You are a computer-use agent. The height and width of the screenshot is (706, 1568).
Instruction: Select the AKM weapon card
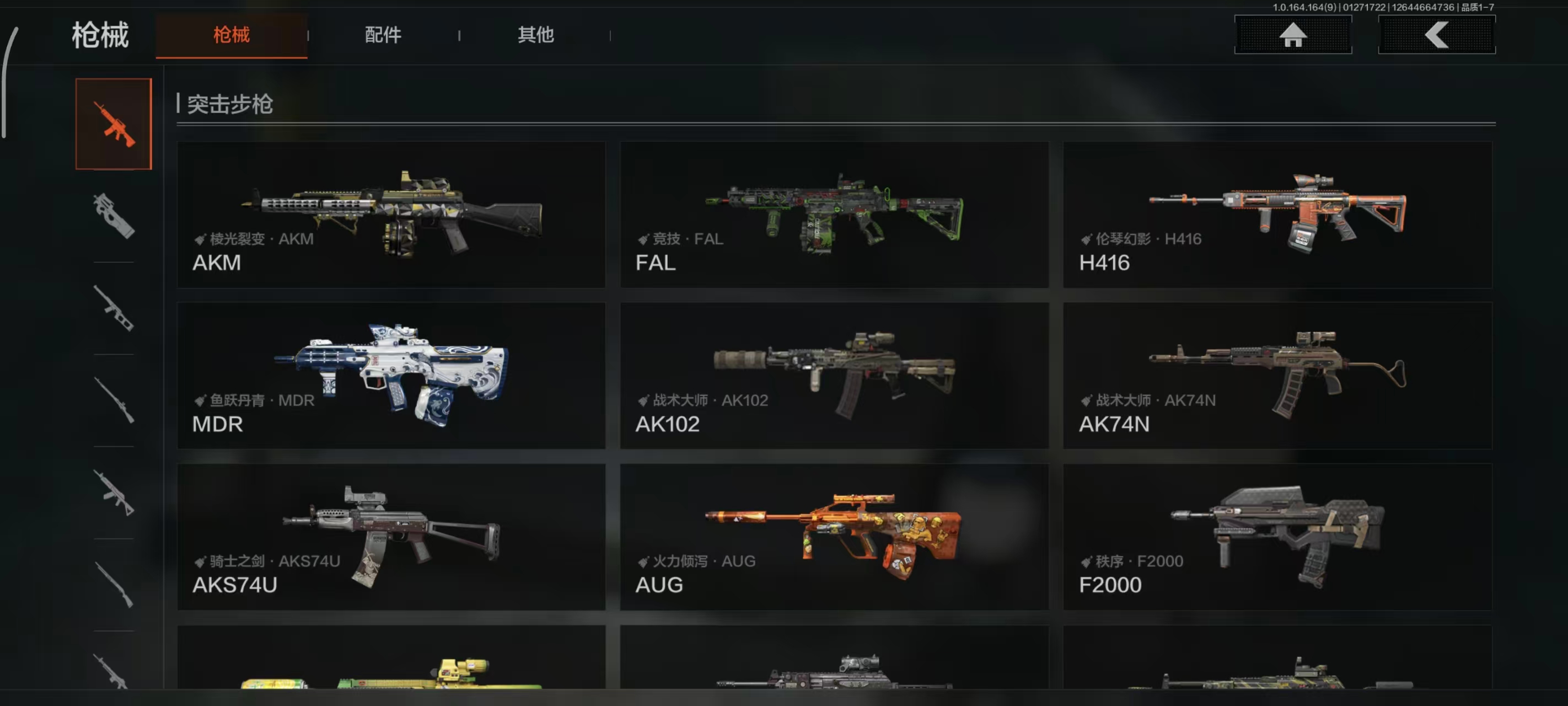pos(391,215)
